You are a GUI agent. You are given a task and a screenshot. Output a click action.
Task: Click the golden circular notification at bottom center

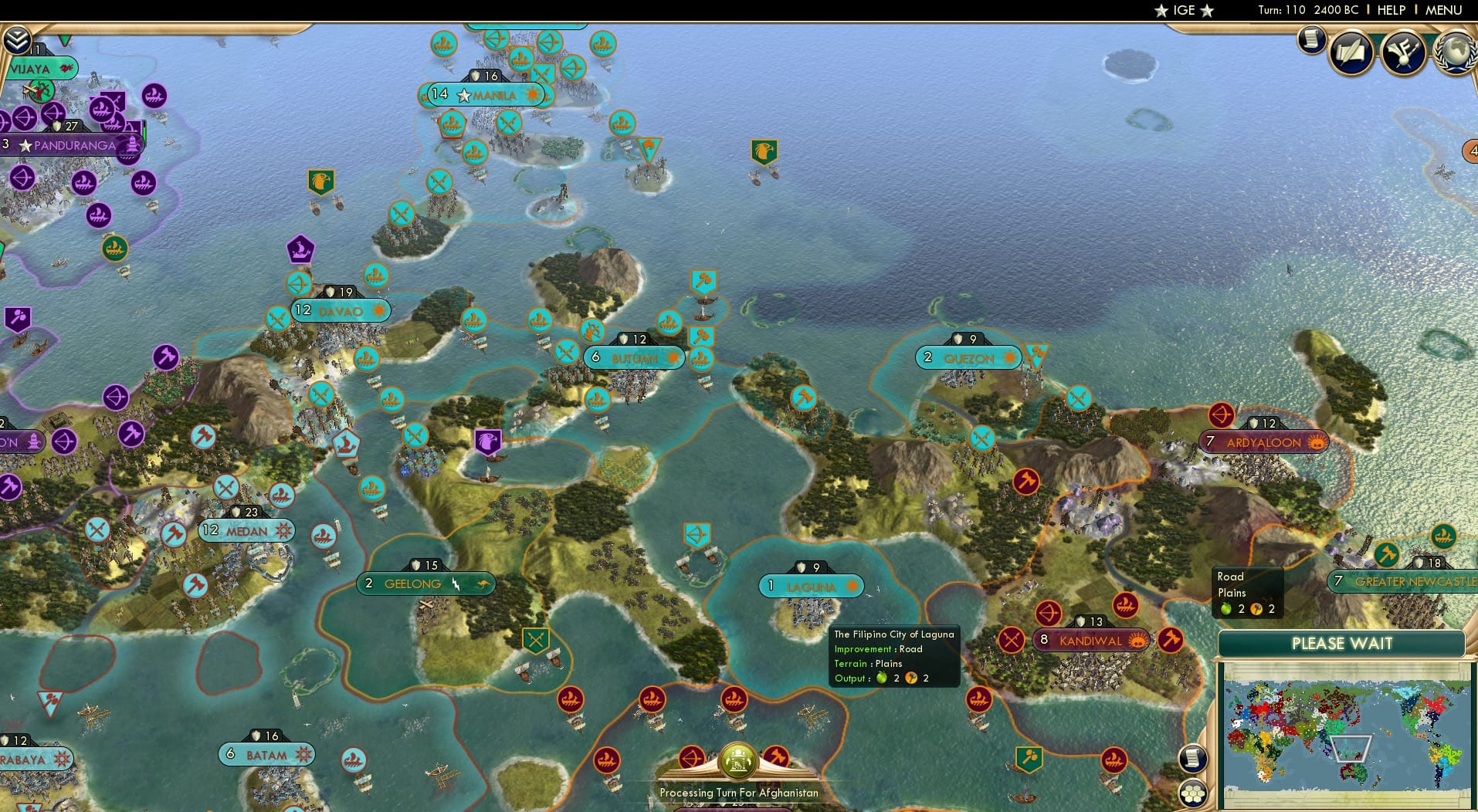coord(739,760)
